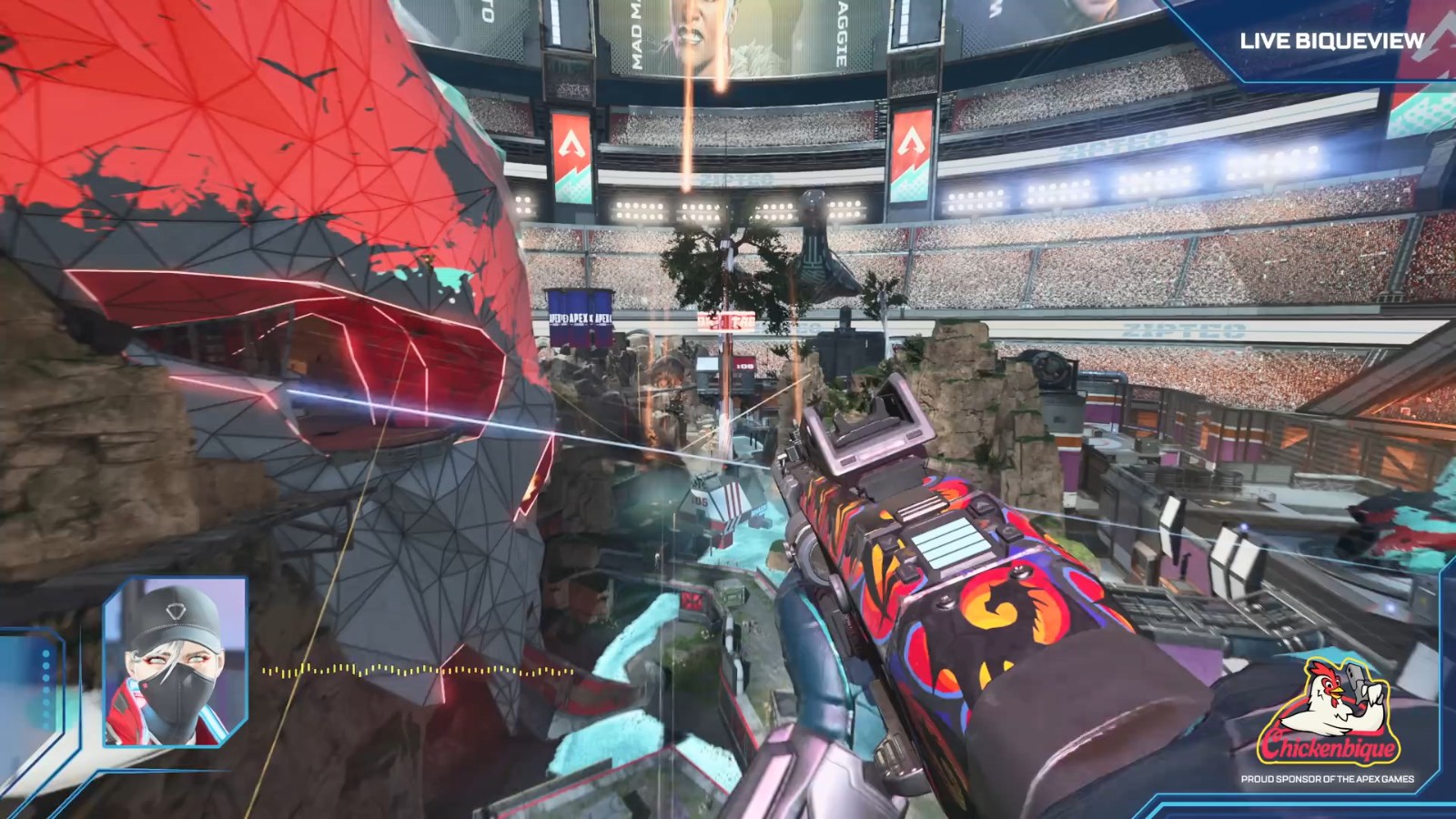Image resolution: width=1456 pixels, height=819 pixels.
Task: Select the LIVE BIQUEVIEW broadcast label
Action: tap(1331, 41)
